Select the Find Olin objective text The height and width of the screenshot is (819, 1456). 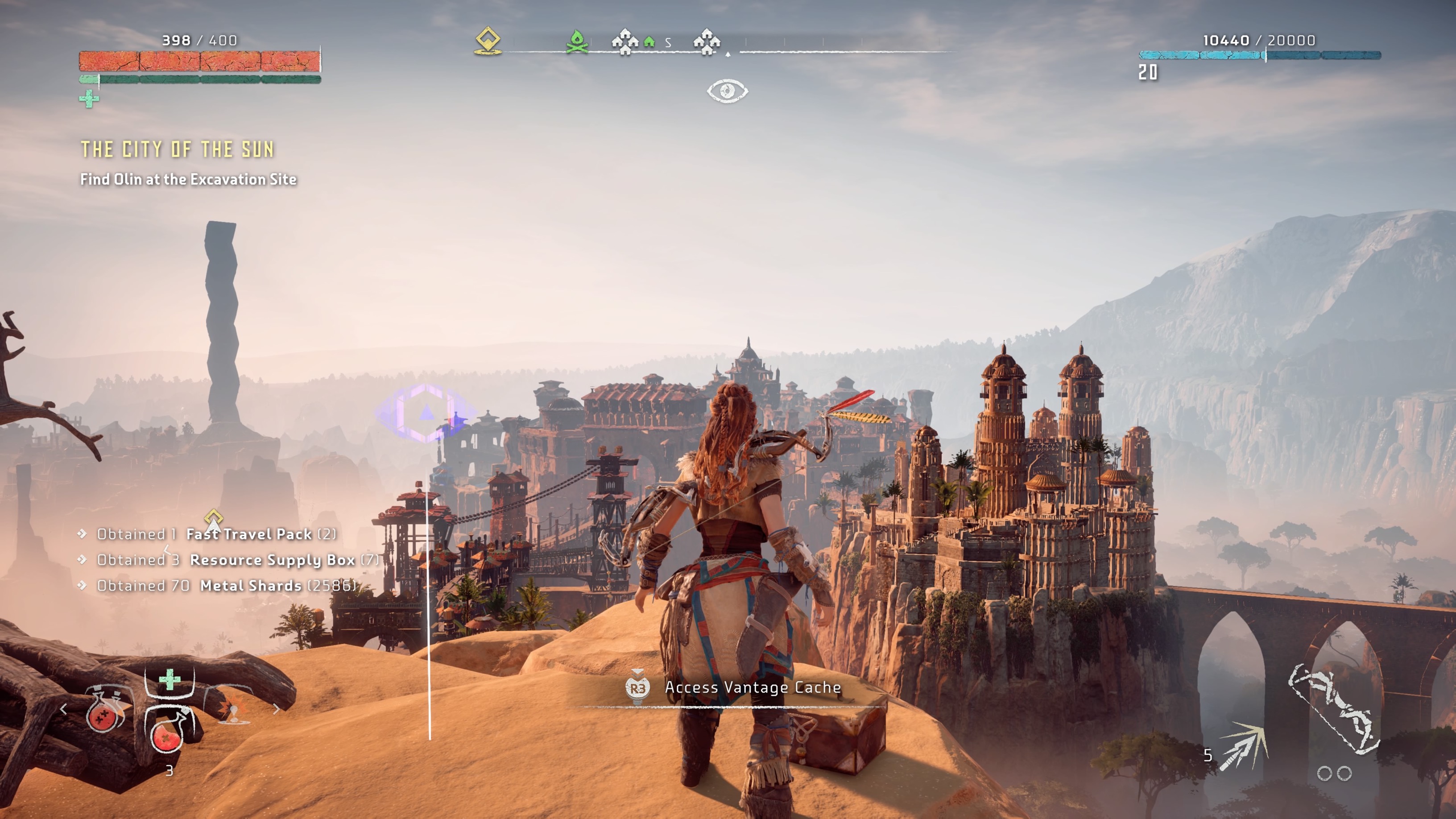click(x=188, y=179)
